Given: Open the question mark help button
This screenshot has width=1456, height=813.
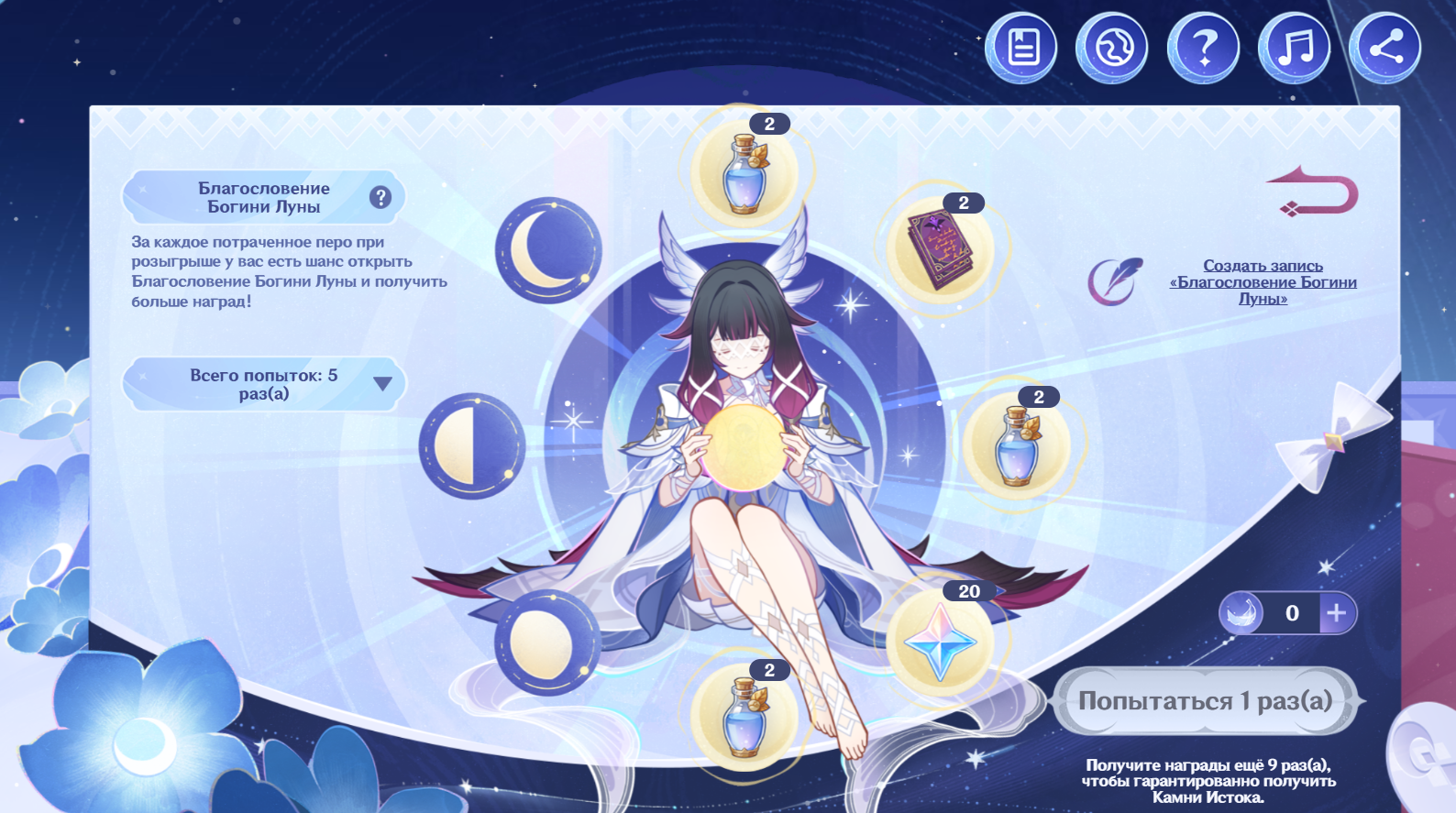Looking at the screenshot, I should point(1203,48).
